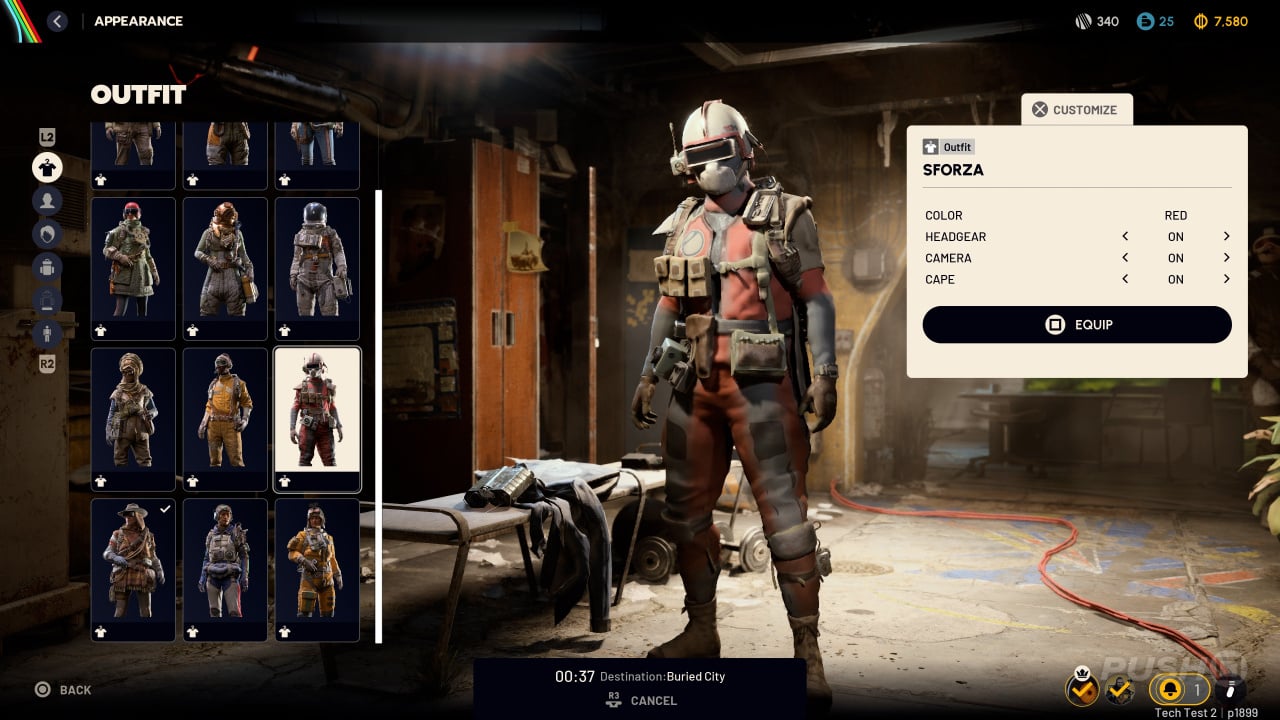Switch to the head silhouette category
1280x720 pixels.
(47, 201)
